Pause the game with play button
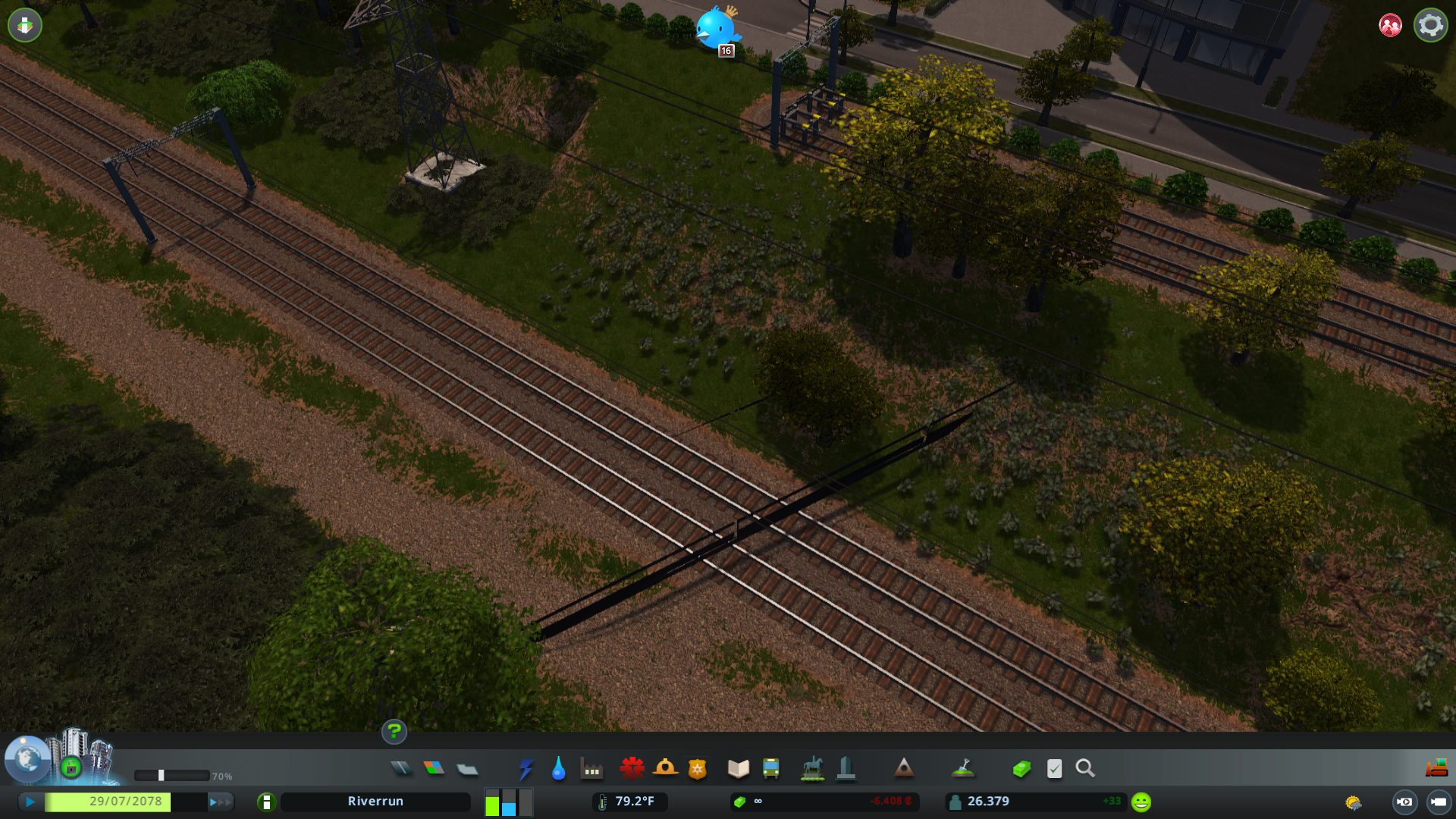The height and width of the screenshot is (819, 1456). tap(30, 801)
